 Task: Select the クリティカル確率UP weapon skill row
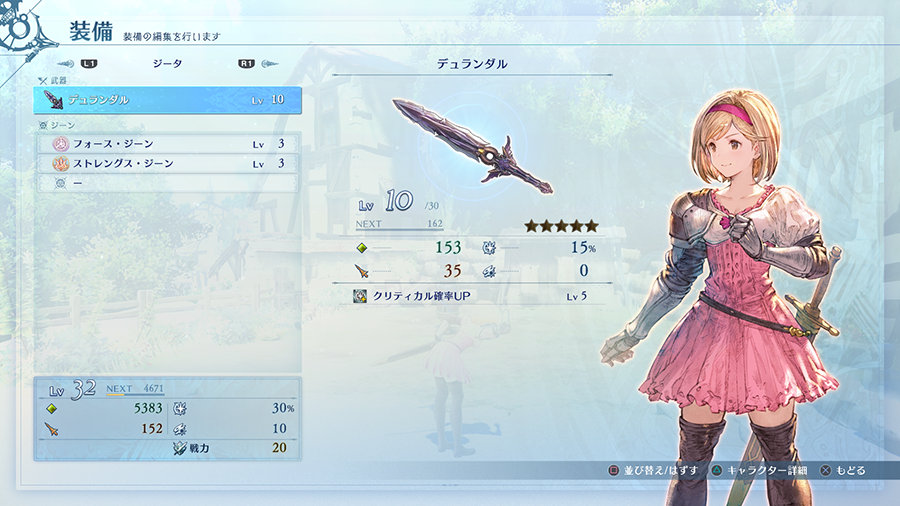tap(470, 296)
